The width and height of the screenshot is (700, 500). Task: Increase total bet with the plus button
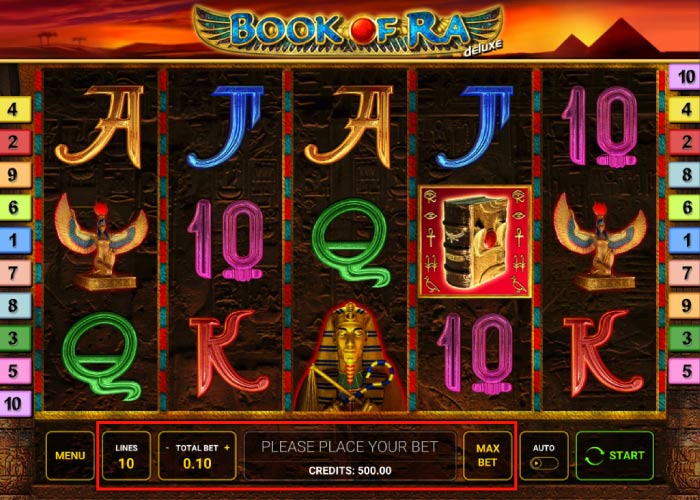point(228,447)
